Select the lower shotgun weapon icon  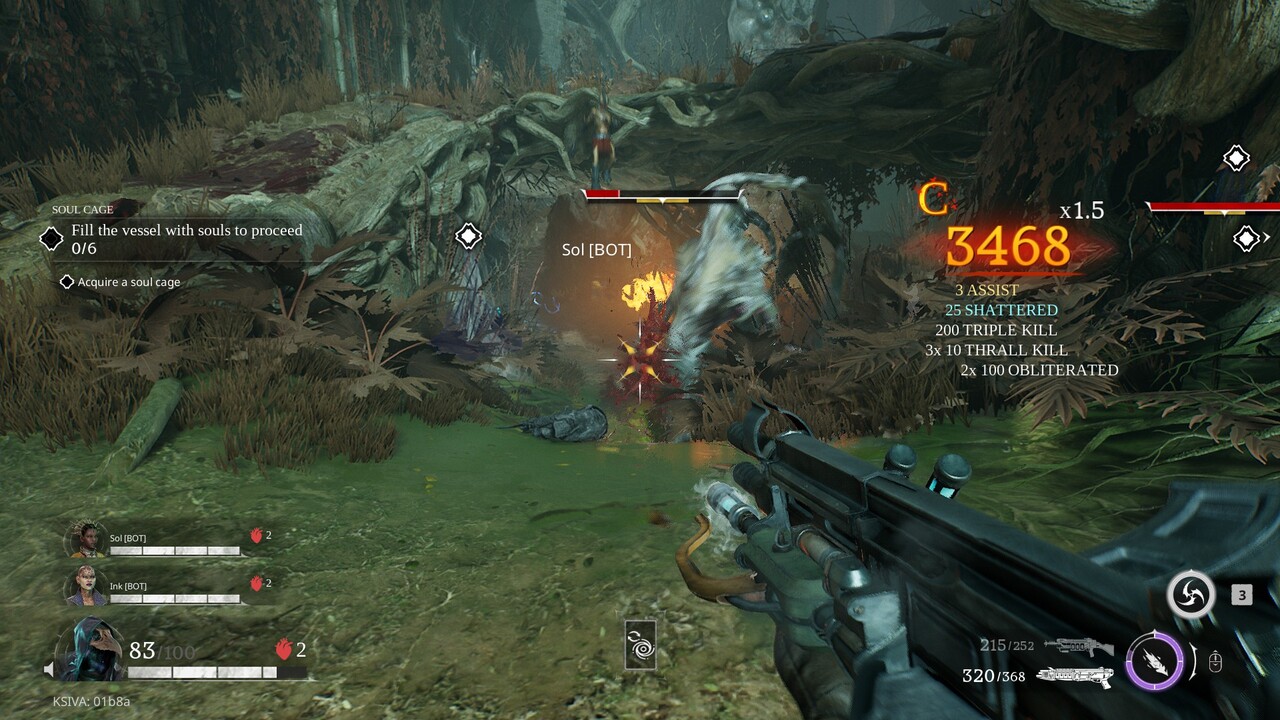(1074, 677)
